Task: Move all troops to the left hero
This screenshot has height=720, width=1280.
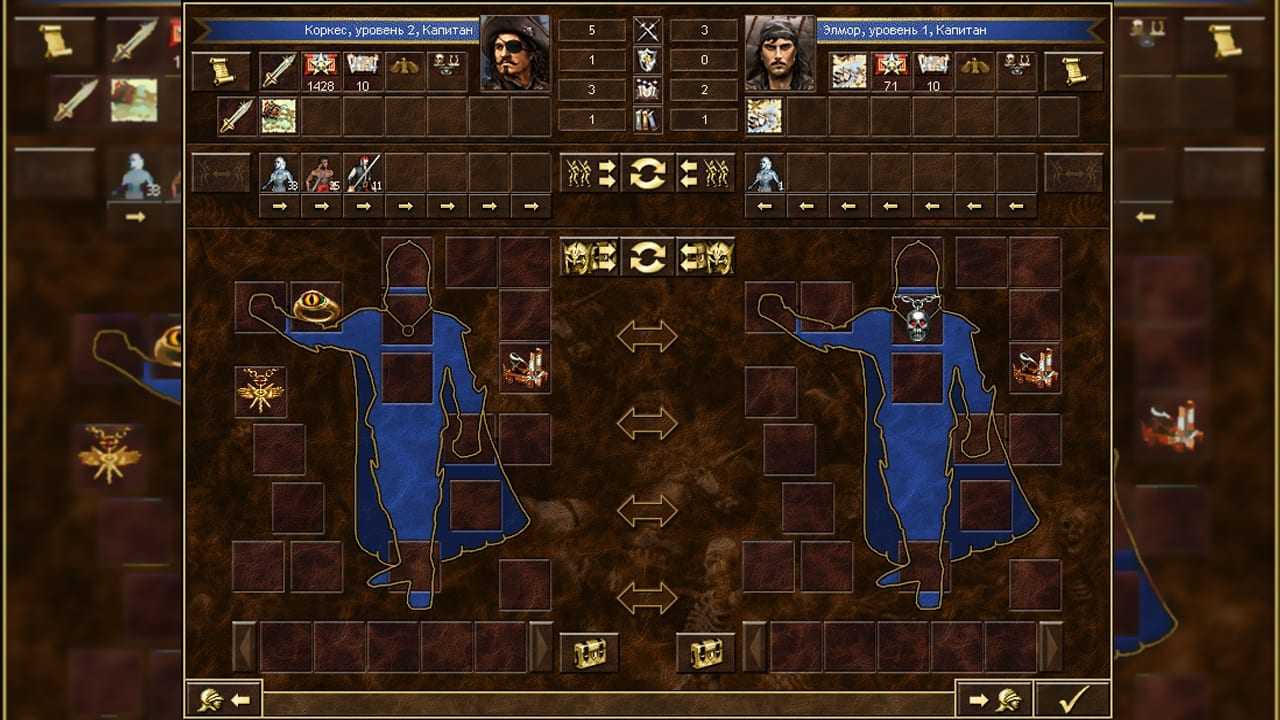Action: point(706,173)
